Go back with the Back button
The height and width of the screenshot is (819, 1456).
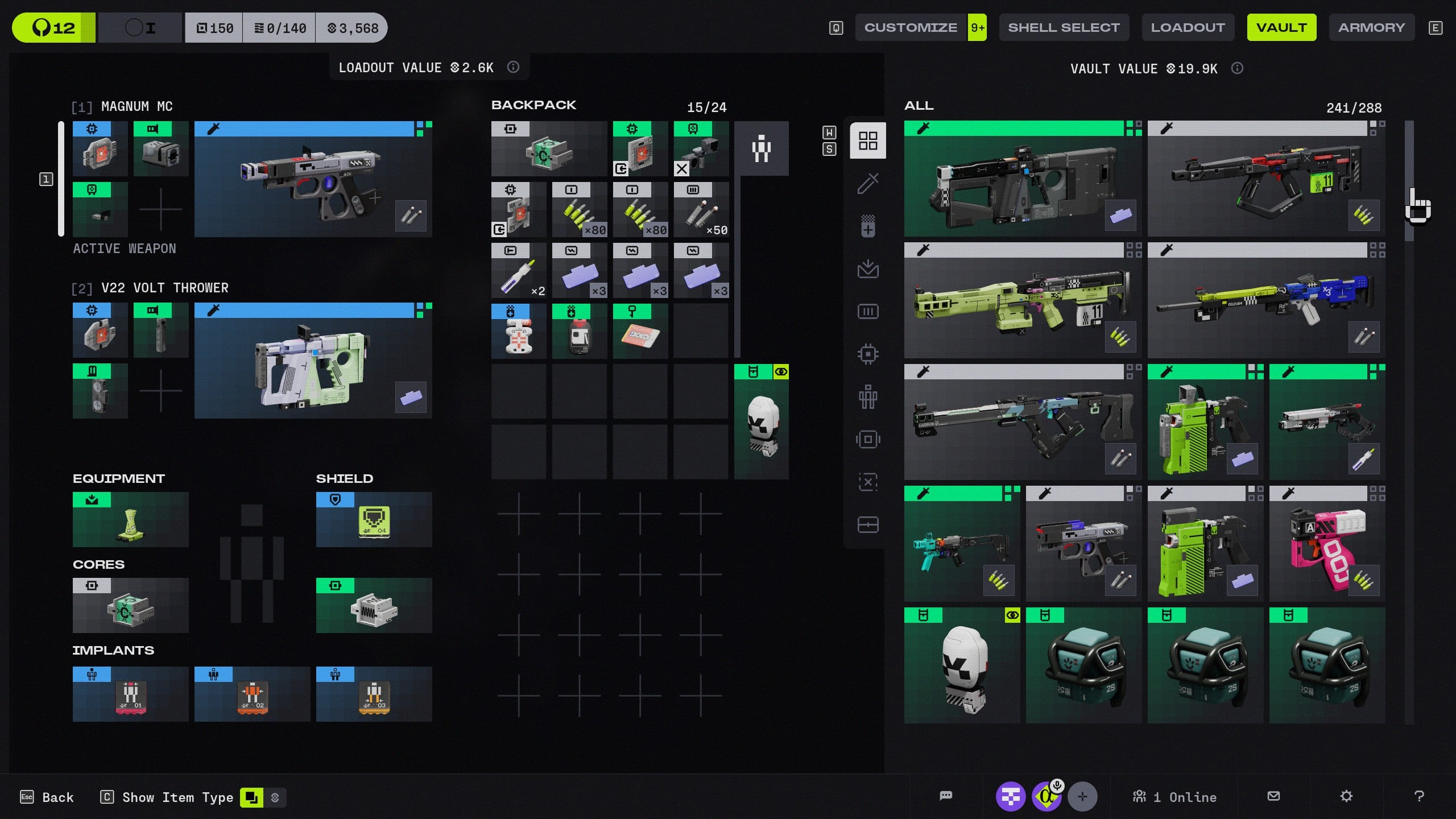point(48,797)
